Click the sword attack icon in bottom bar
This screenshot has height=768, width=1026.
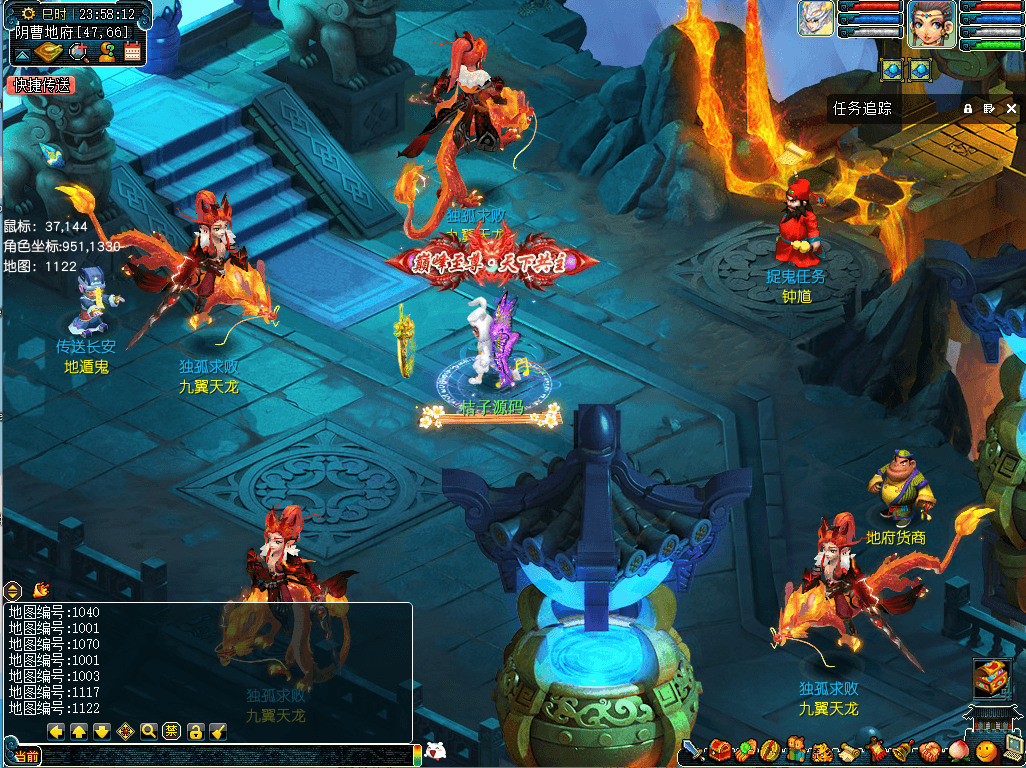click(694, 750)
